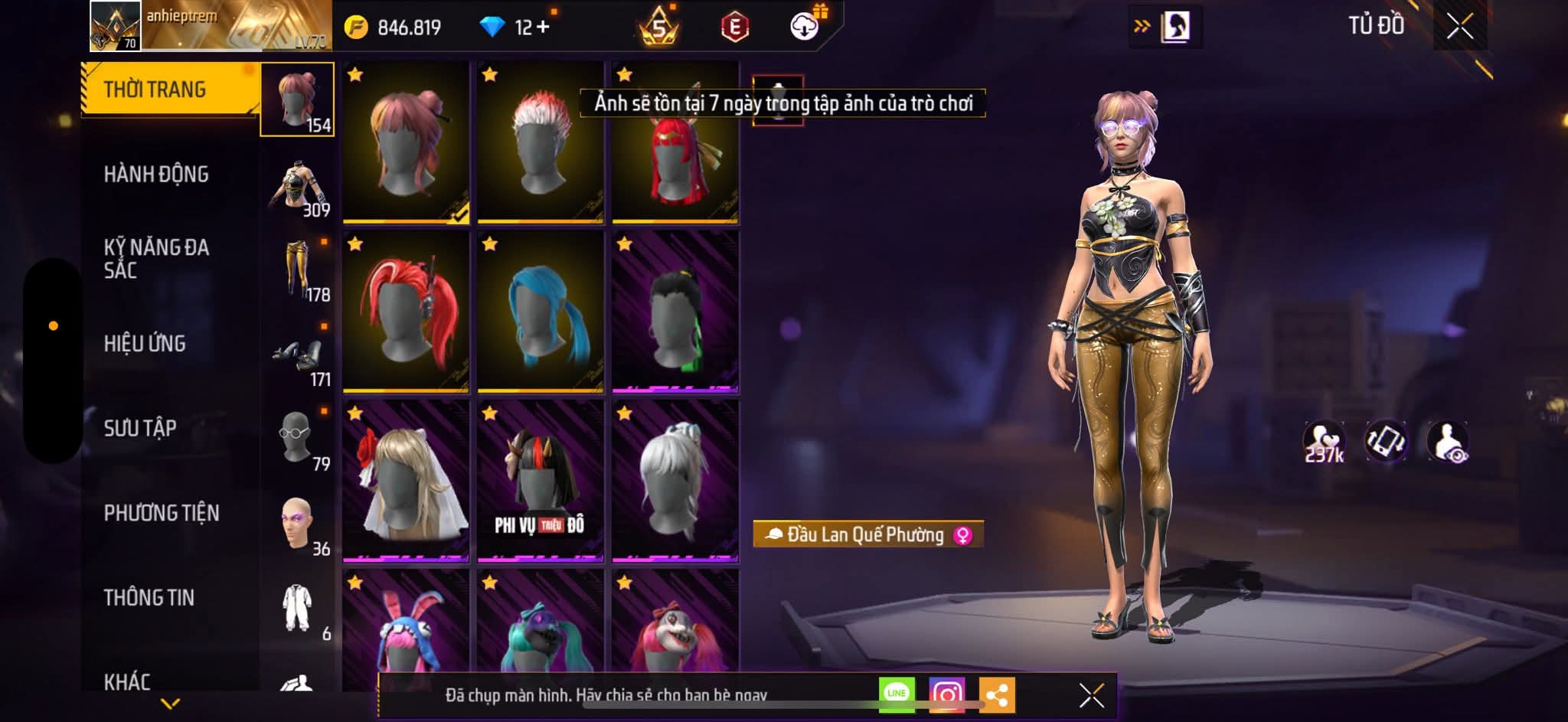This screenshot has width=1568, height=722.
Task: Dismiss the screenshot share bar
Action: point(1091,695)
